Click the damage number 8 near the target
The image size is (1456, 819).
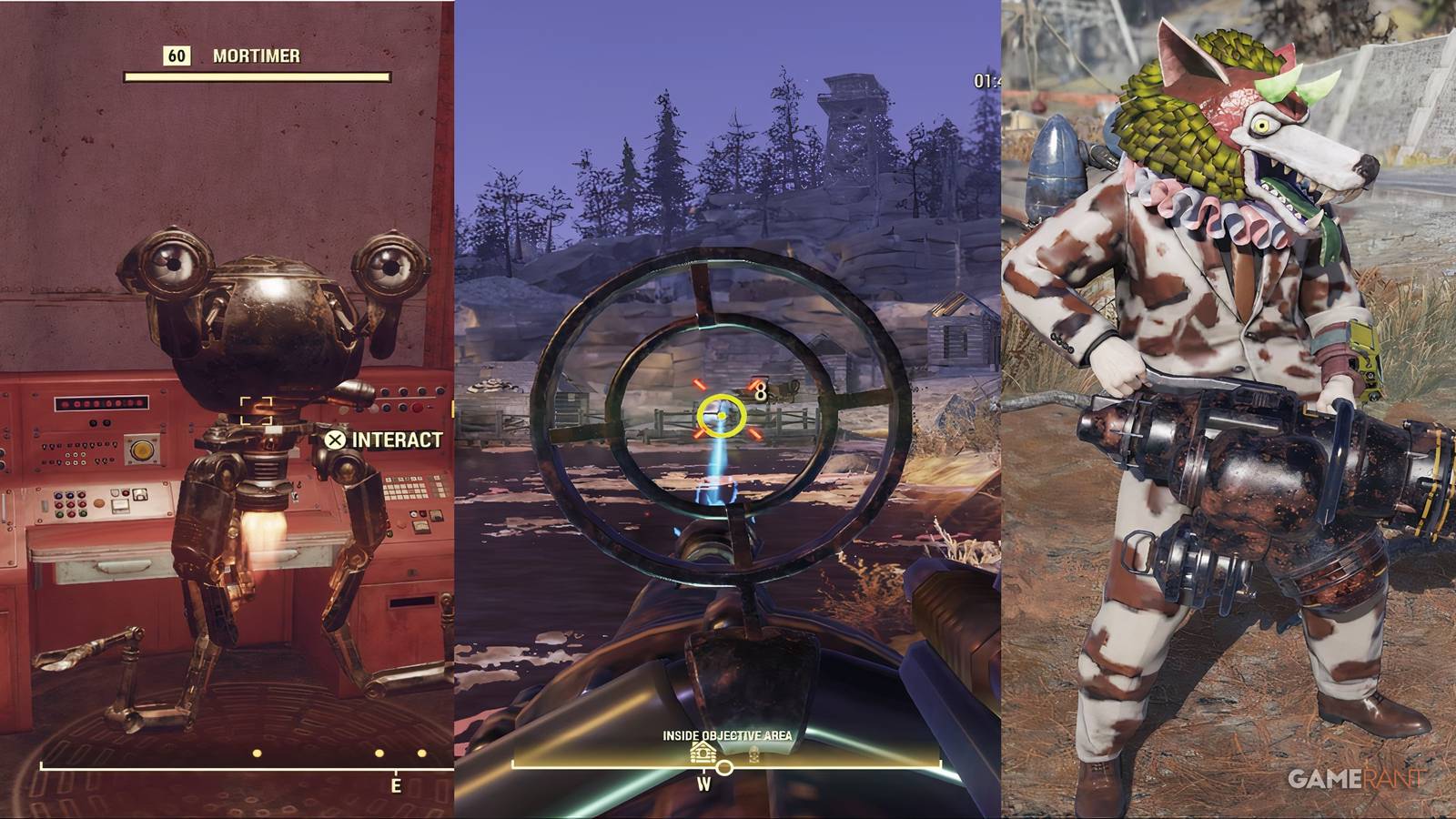point(761,391)
